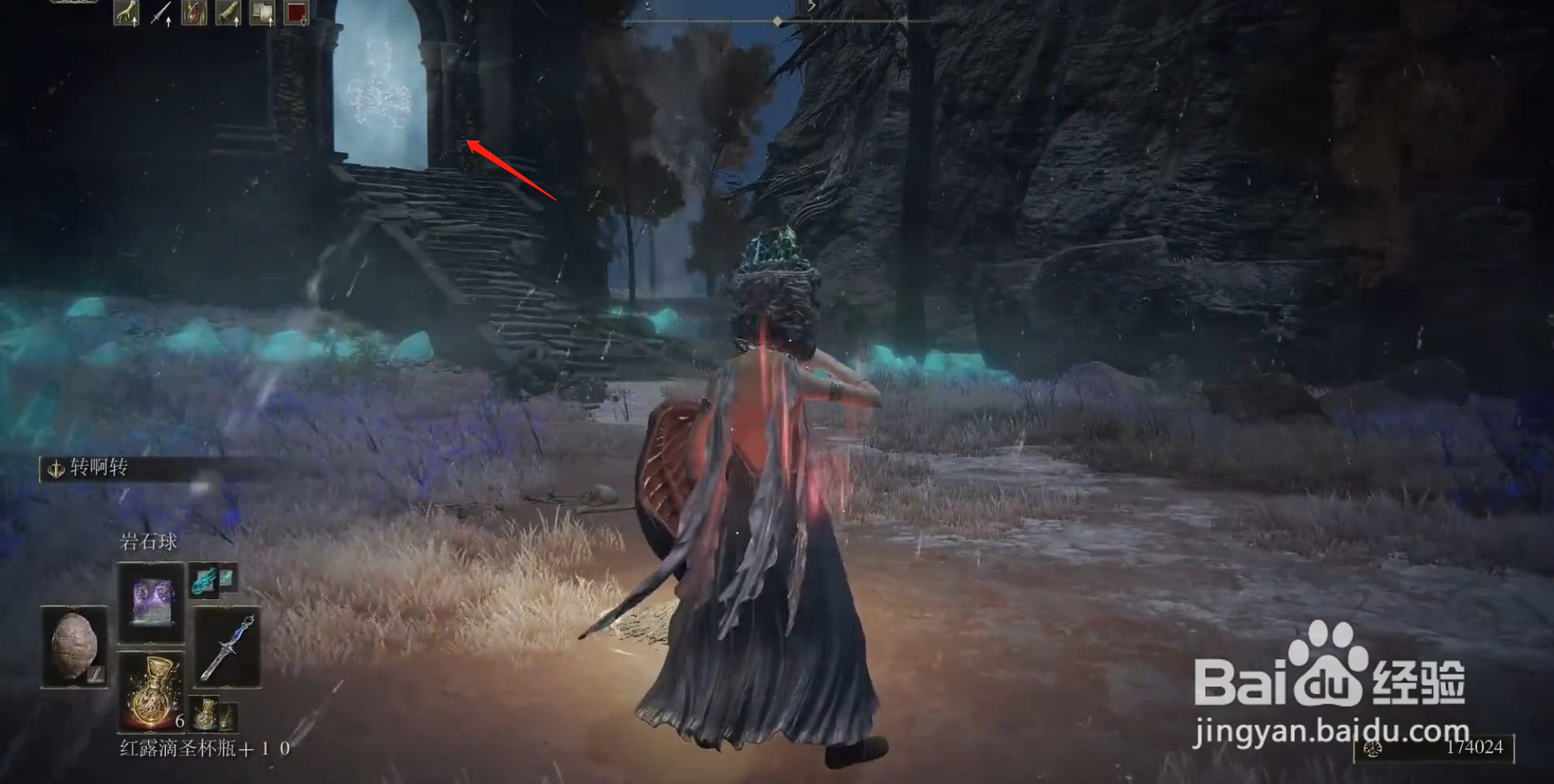1554x784 pixels.
Task: Click the 转啊转 skill emblem icon
Action: (57, 468)
